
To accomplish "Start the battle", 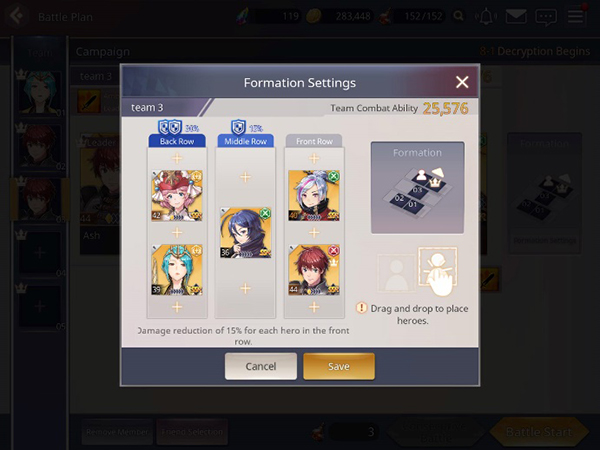I will [x=538, y=431].
